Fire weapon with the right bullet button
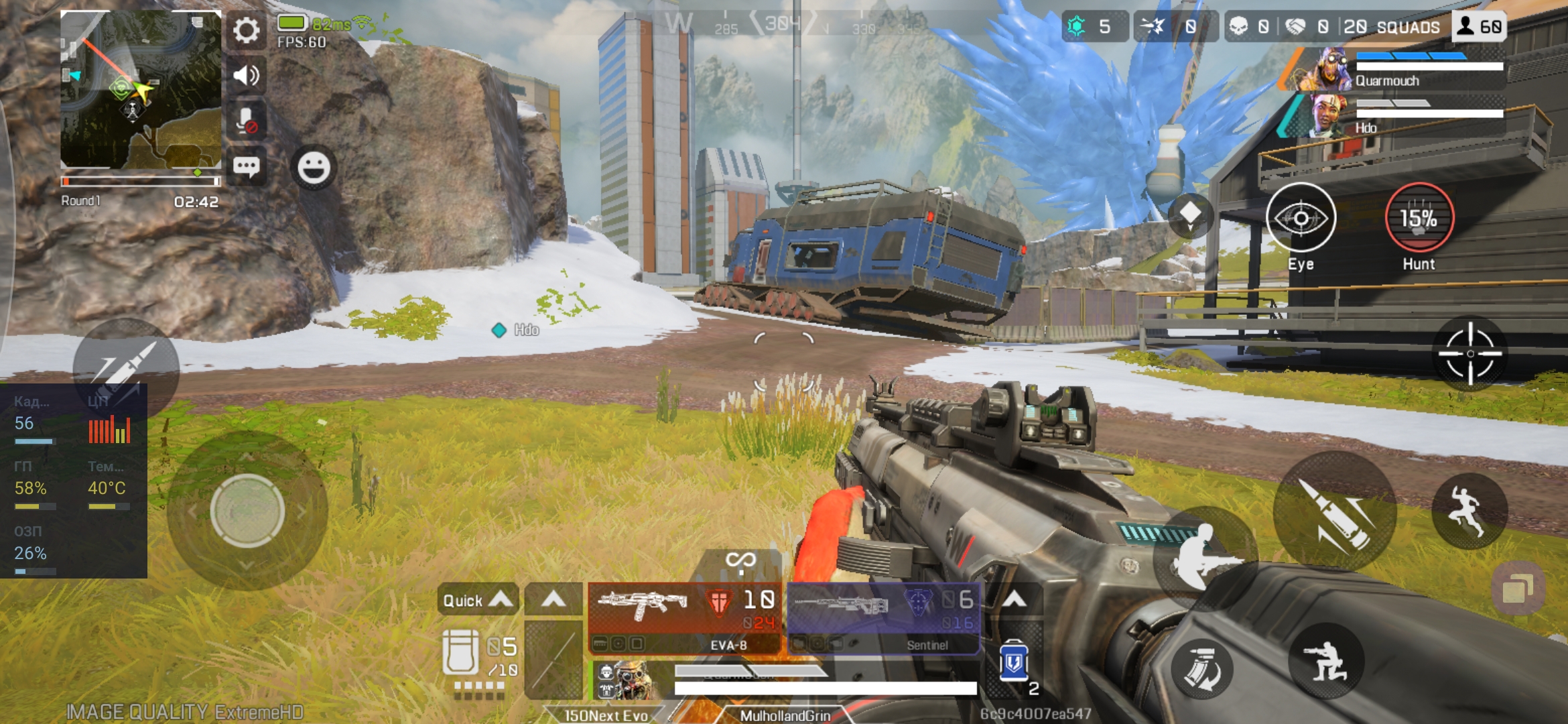The image size is (1568, 724). click(1335, 515)
